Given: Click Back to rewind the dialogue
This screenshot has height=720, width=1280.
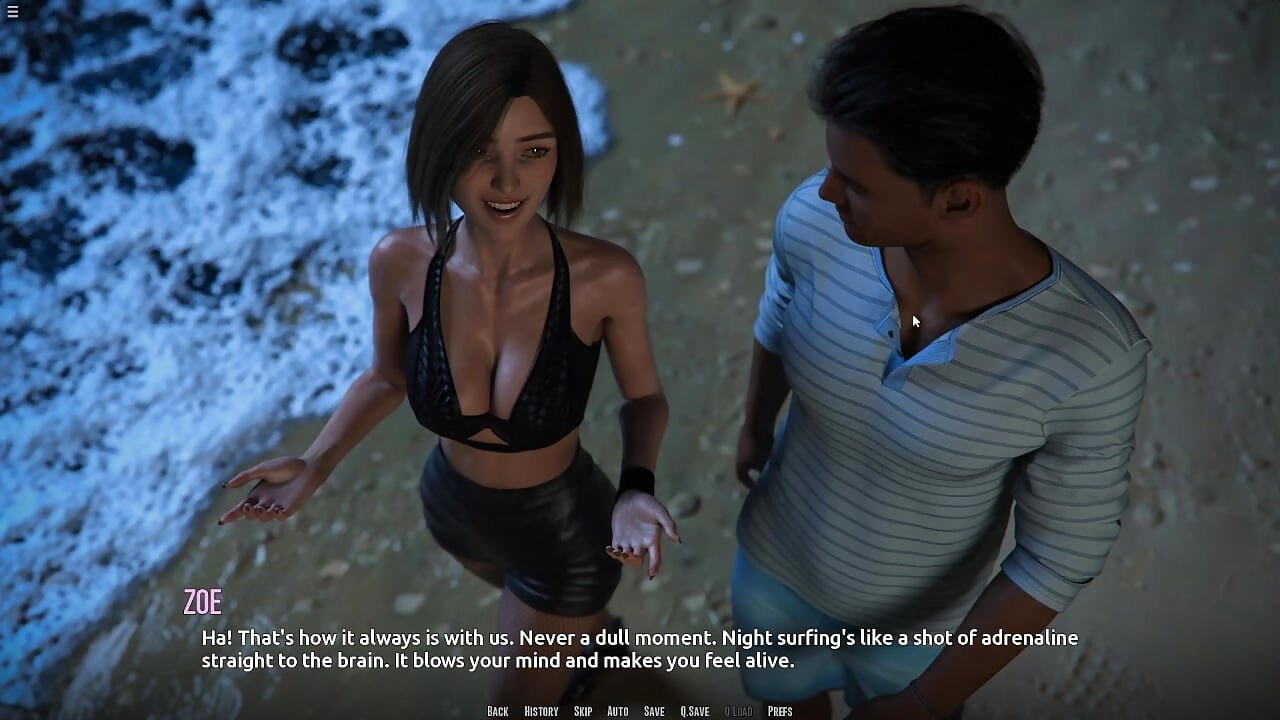Looking at the screenshot, I should (x=497, y=711).
